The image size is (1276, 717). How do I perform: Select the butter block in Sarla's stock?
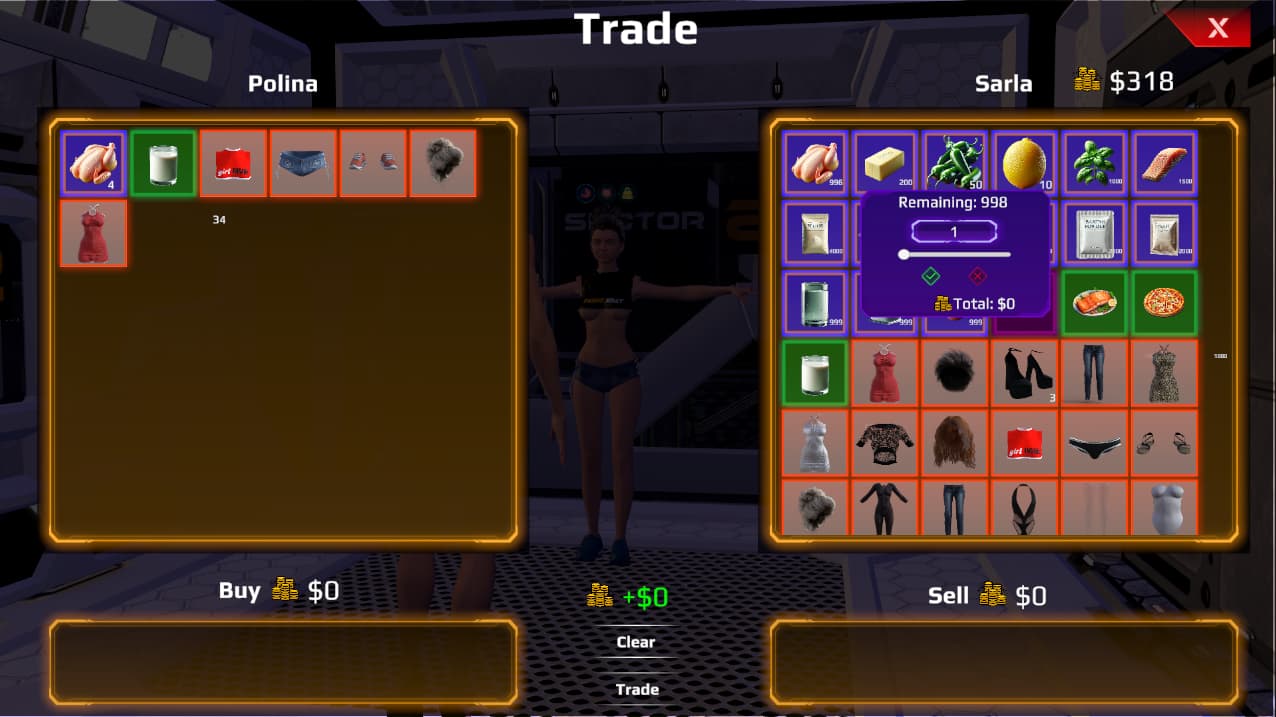(885, 163)
